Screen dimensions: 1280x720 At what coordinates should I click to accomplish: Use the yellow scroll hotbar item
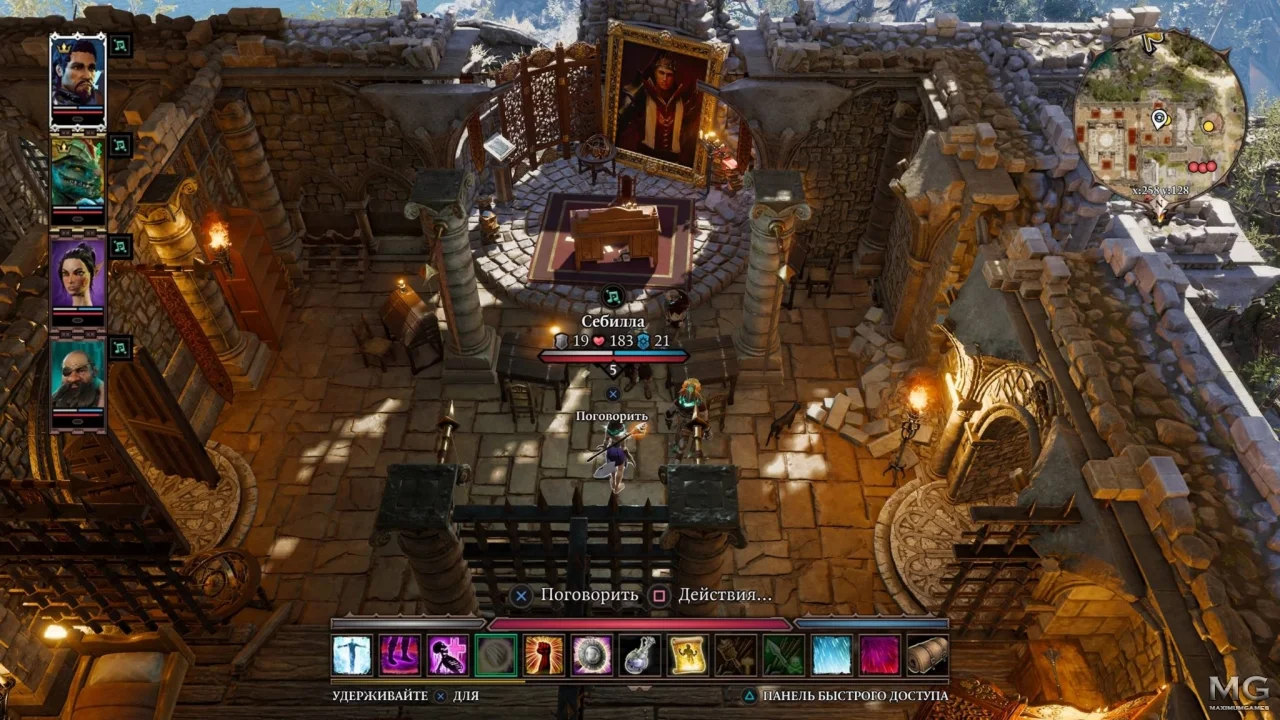[x=688, y=655]
